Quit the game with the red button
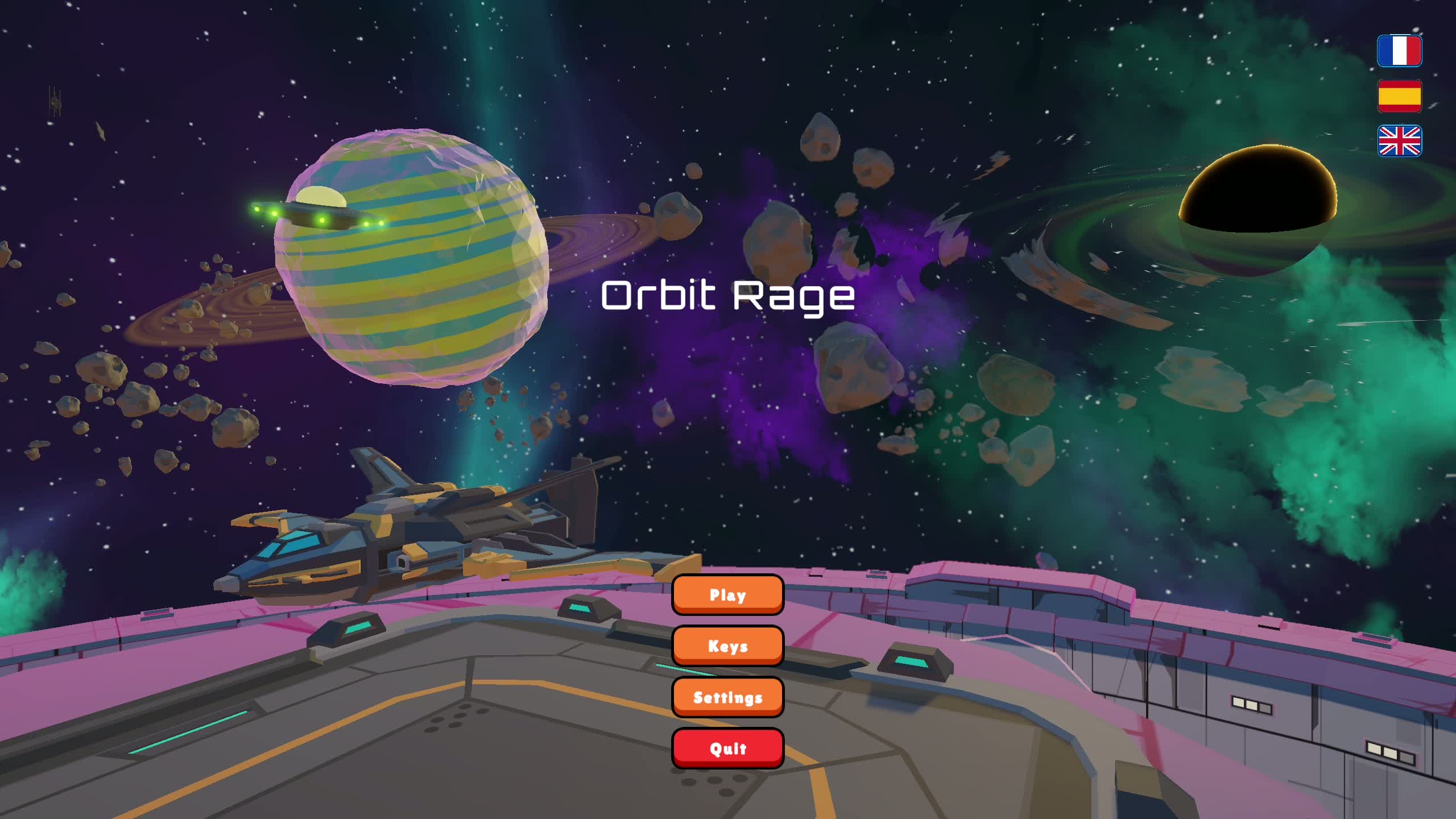1456x819 pixels. 728,748
